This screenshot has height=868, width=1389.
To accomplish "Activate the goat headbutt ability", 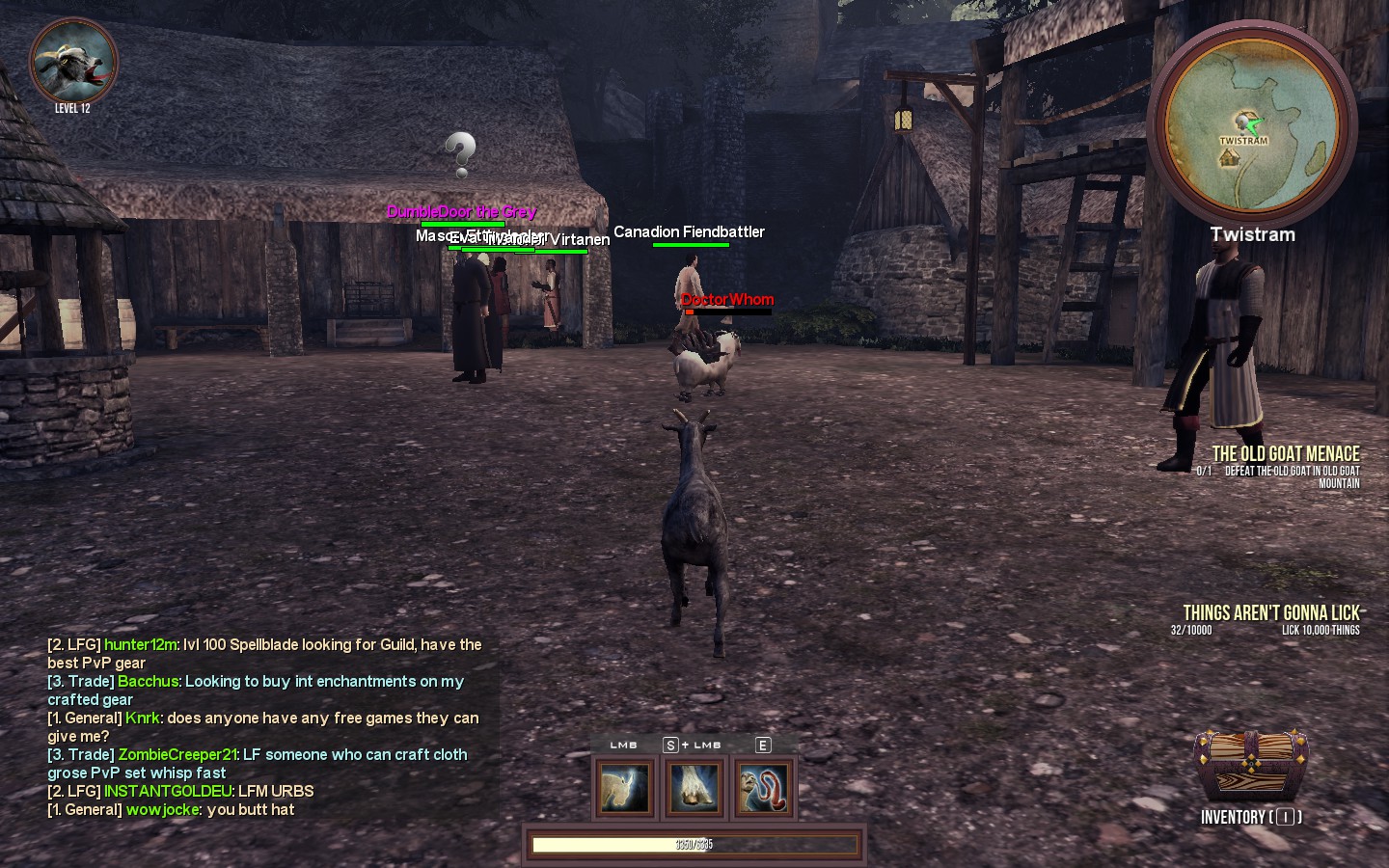I will pos(624,787).
